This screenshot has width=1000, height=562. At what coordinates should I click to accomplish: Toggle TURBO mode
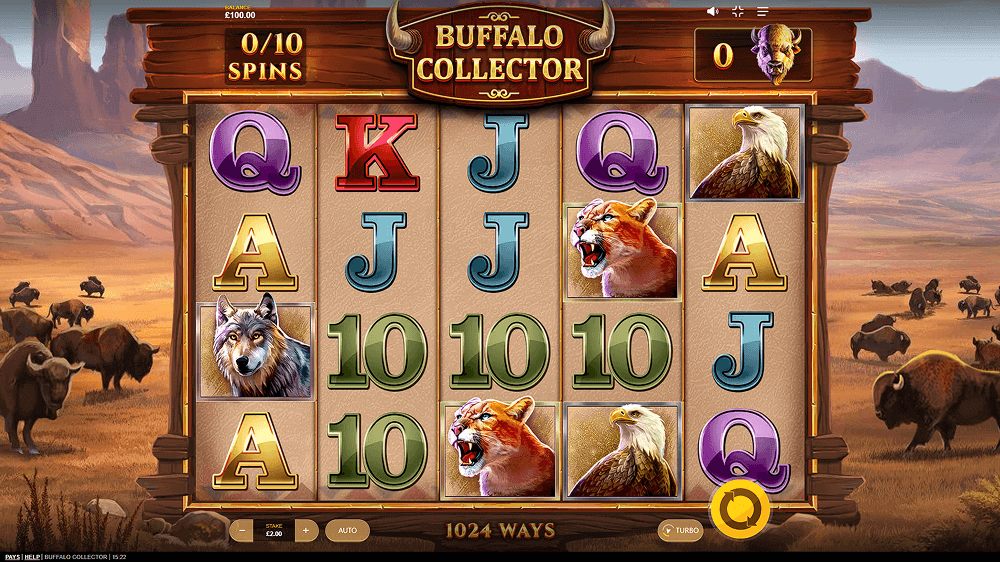[x=680, y=531]
